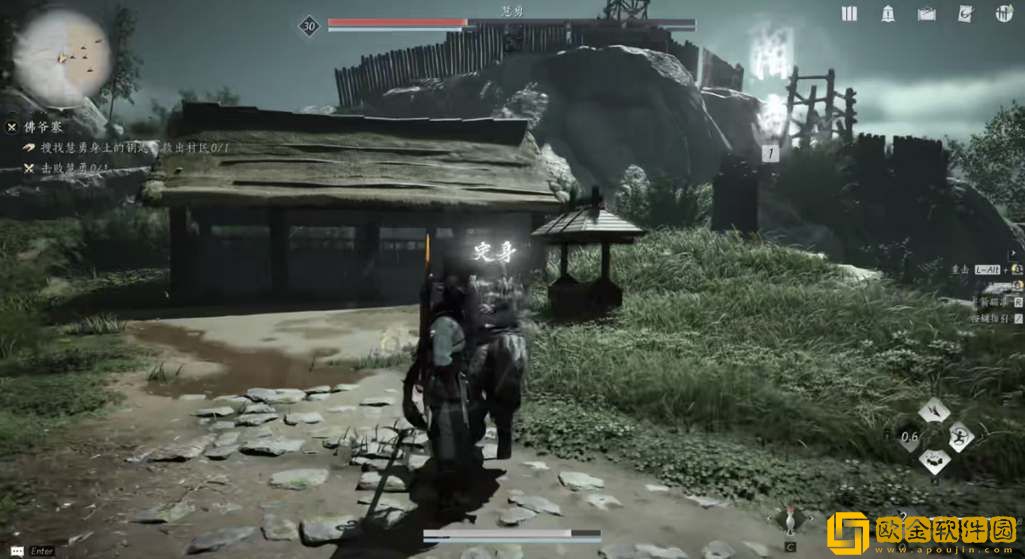Activate the bottom diamond skill icon
This screenshot has height=559, width=1025.
[x=934, y=460]
